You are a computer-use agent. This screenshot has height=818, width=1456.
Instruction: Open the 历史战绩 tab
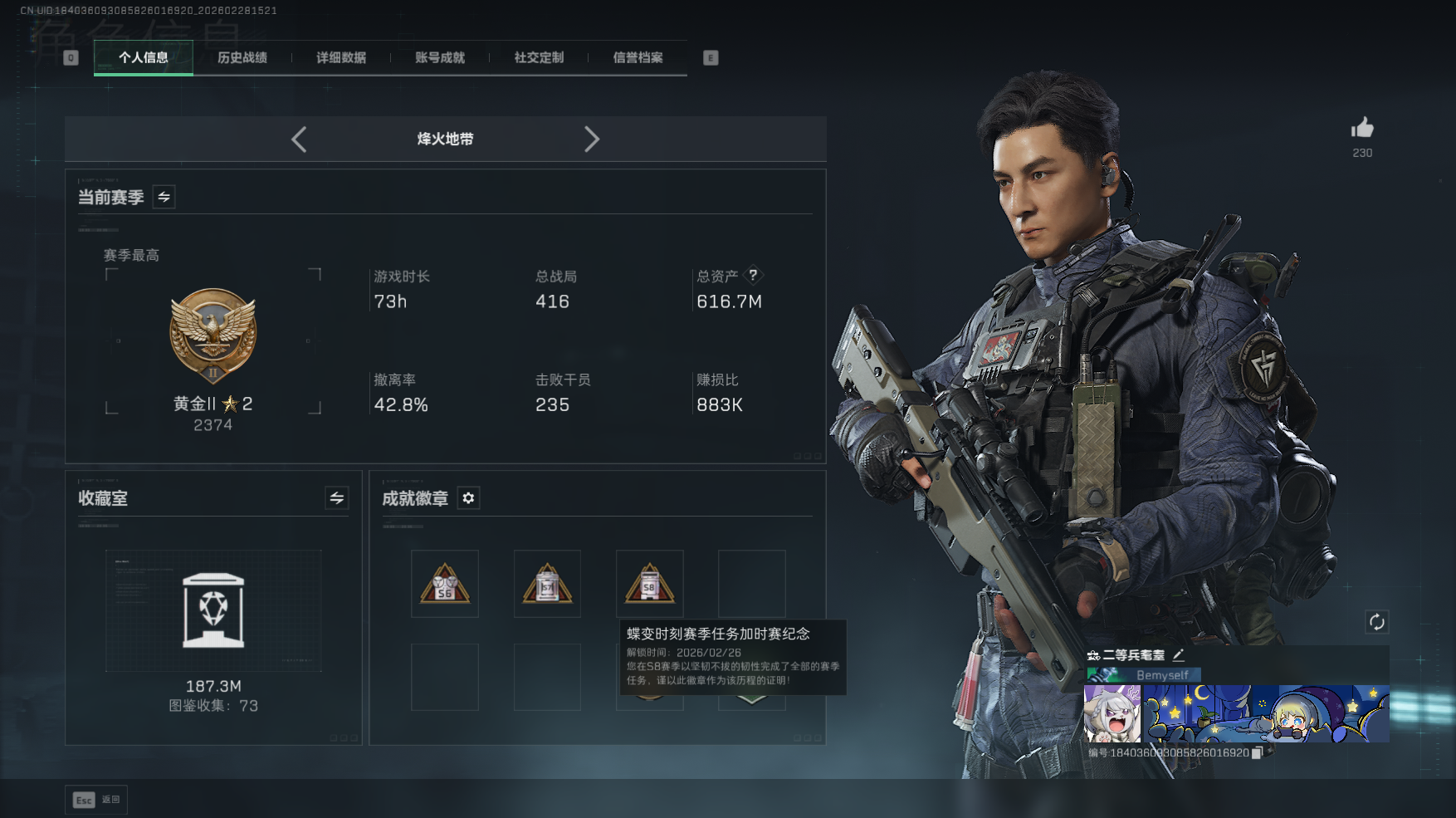242,57
